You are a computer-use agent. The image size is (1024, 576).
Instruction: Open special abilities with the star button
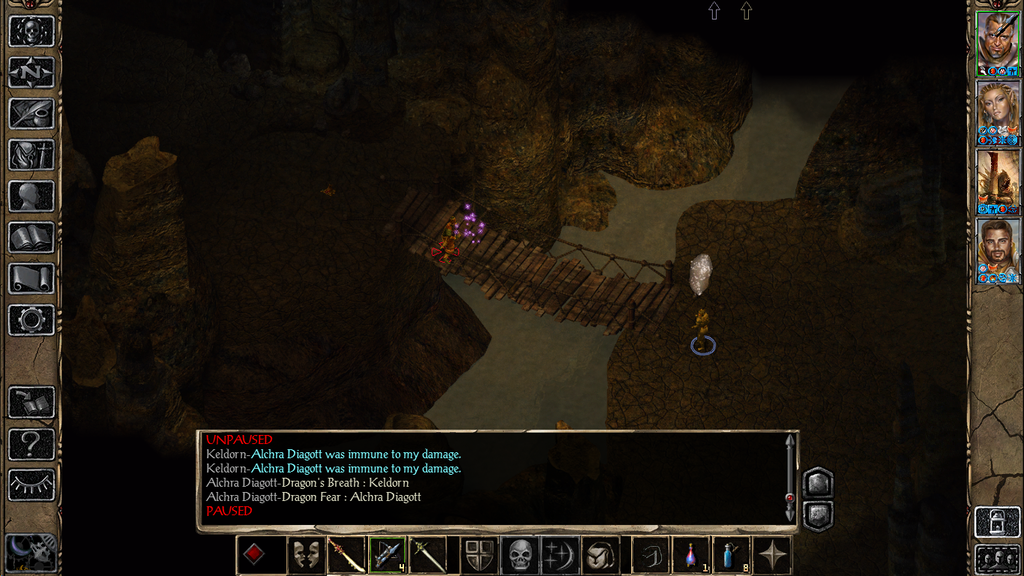click(773, 555)
